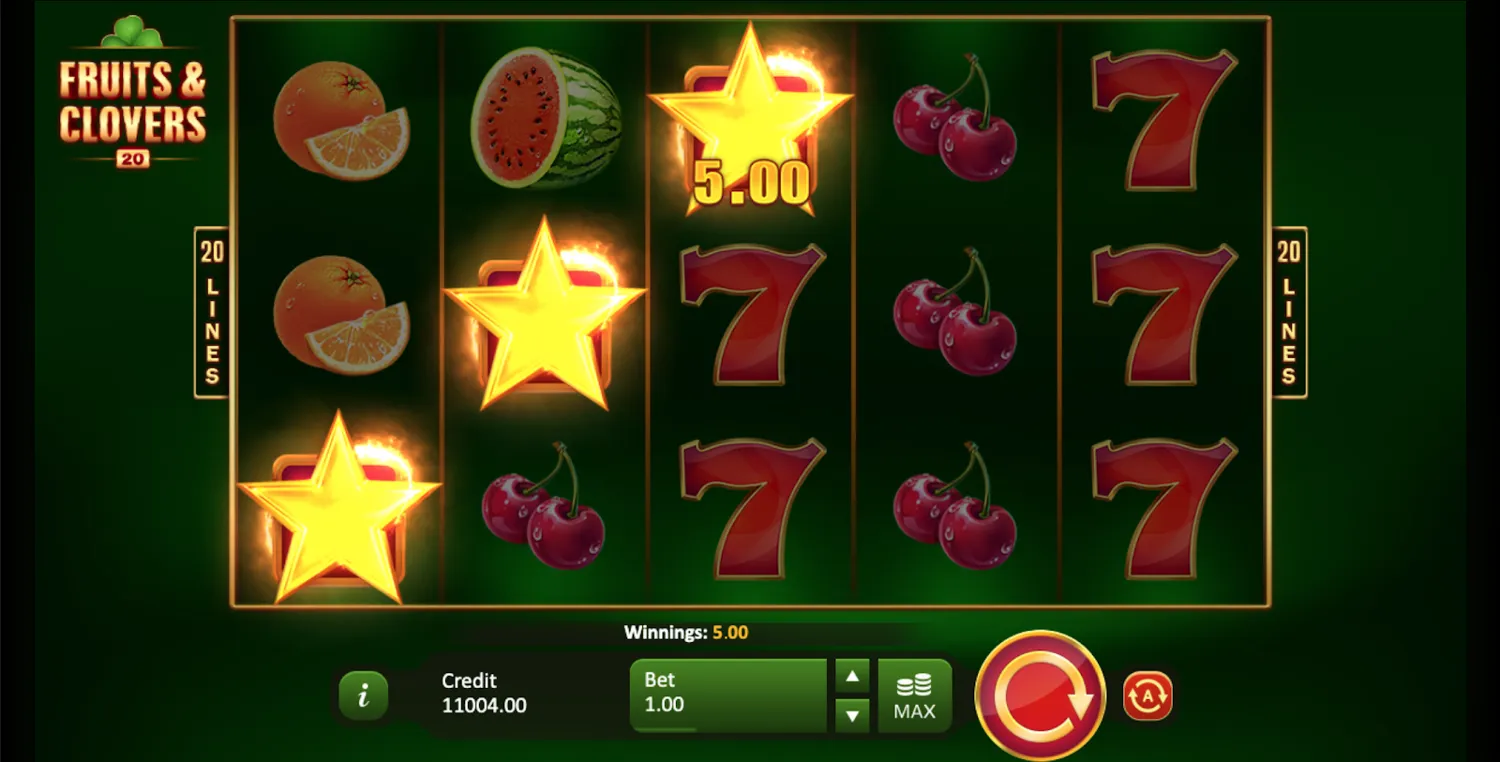The width and height of the screenshot is (1500, 762).
Task: Click the cherries on the fourth reel
Action: (960, 315)
